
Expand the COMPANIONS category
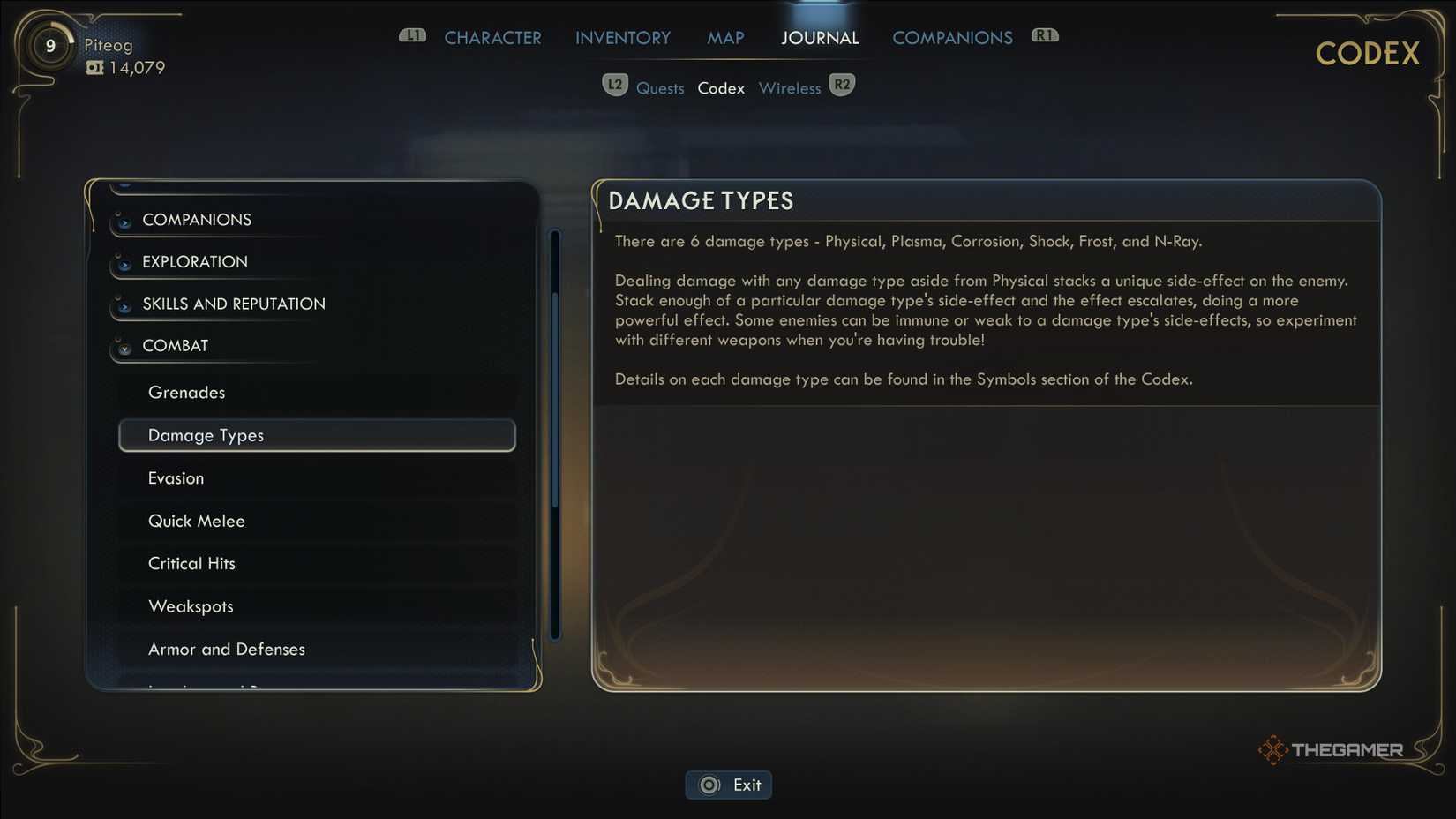pos(196,219)
